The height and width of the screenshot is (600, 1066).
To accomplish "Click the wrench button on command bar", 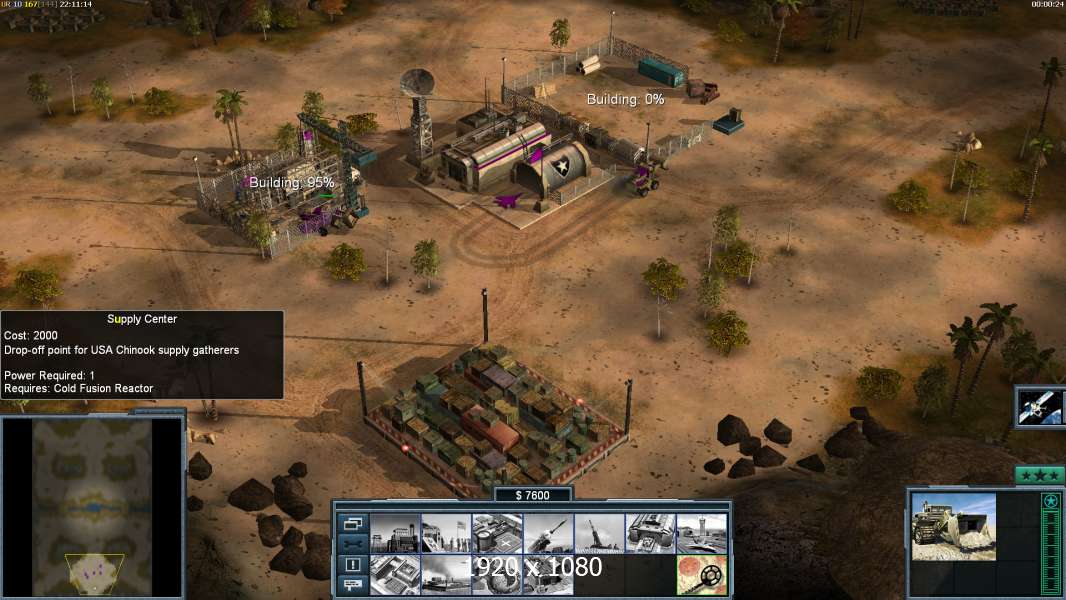I will click(x=352, y=544).
